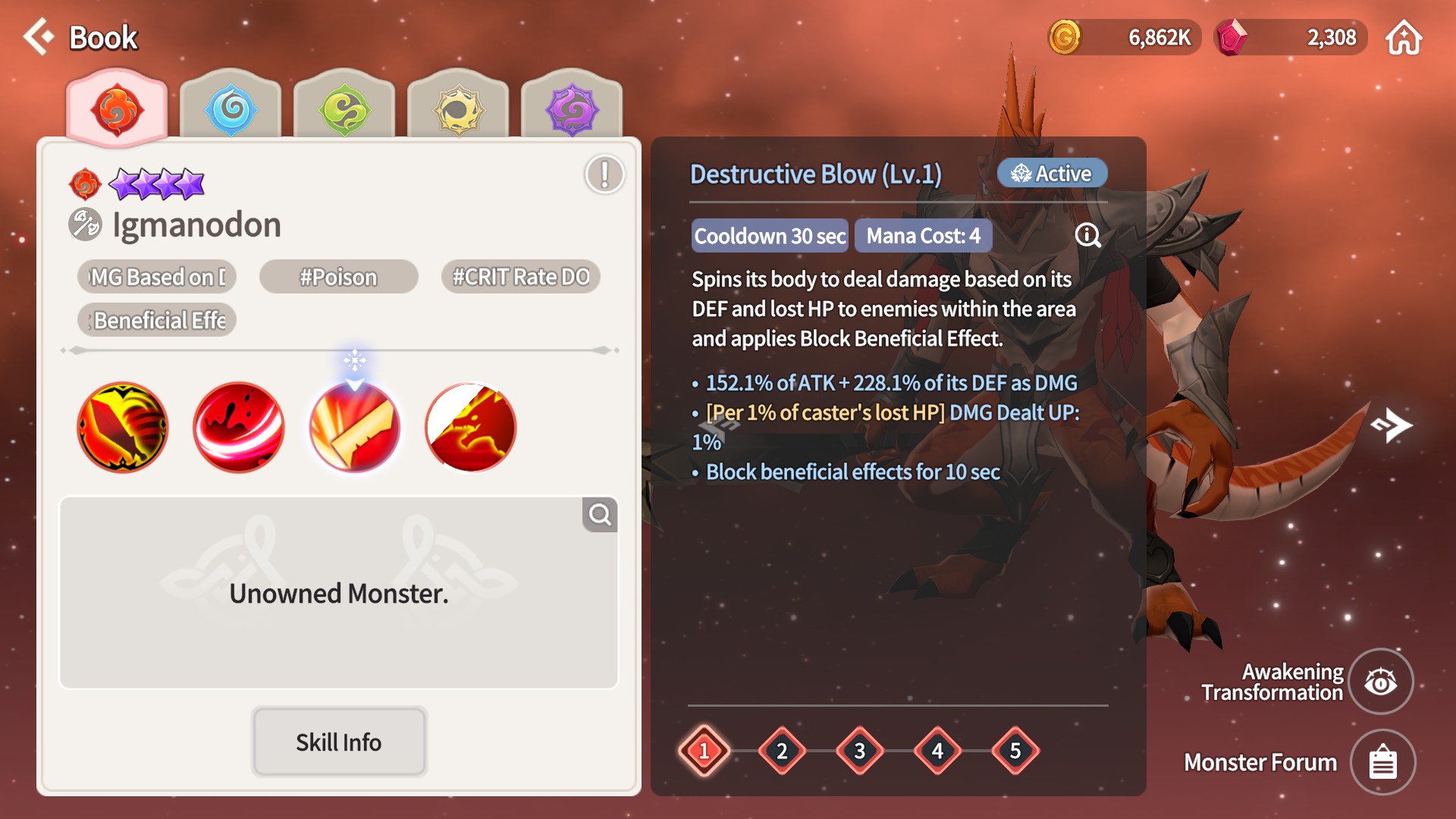The width and height of the screenshot is (1456, 819).
Task: Select the #Poison tag
Action: 338,277
